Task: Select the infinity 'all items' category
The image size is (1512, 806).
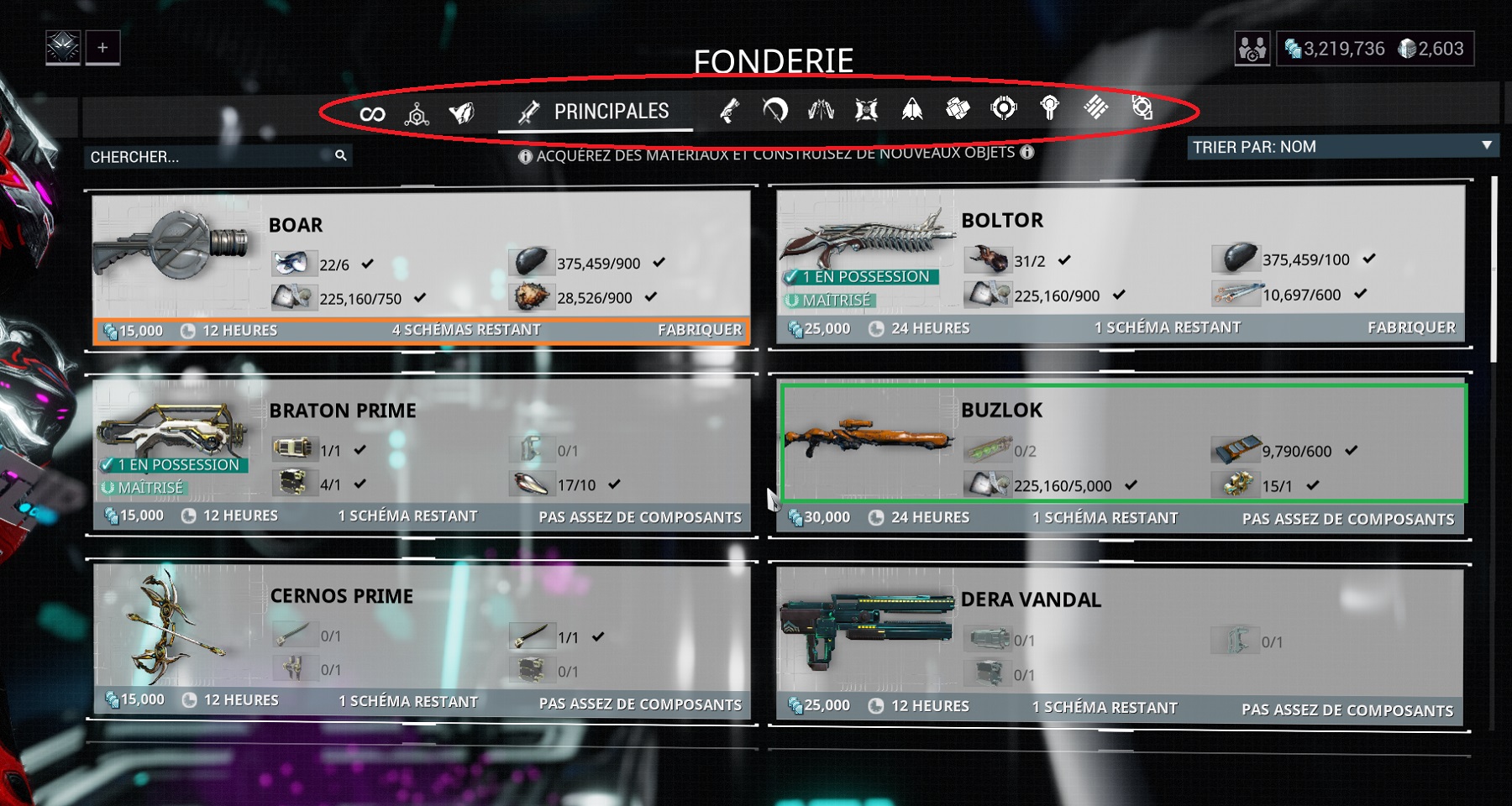Action: tap(372, 112)
